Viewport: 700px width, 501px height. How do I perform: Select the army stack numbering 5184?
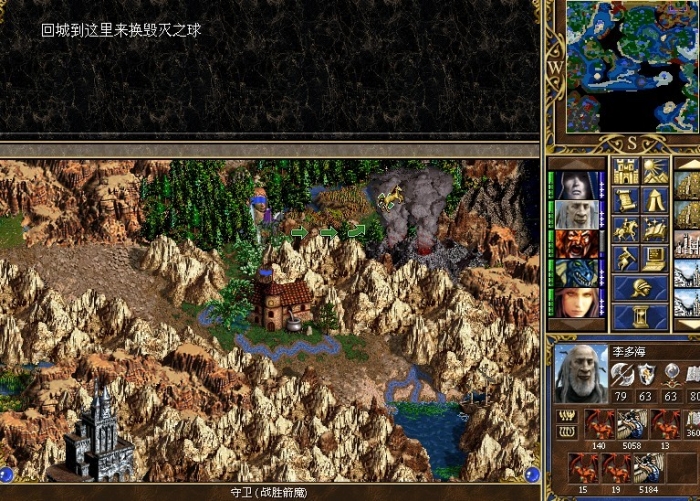[x=648, y=468]
